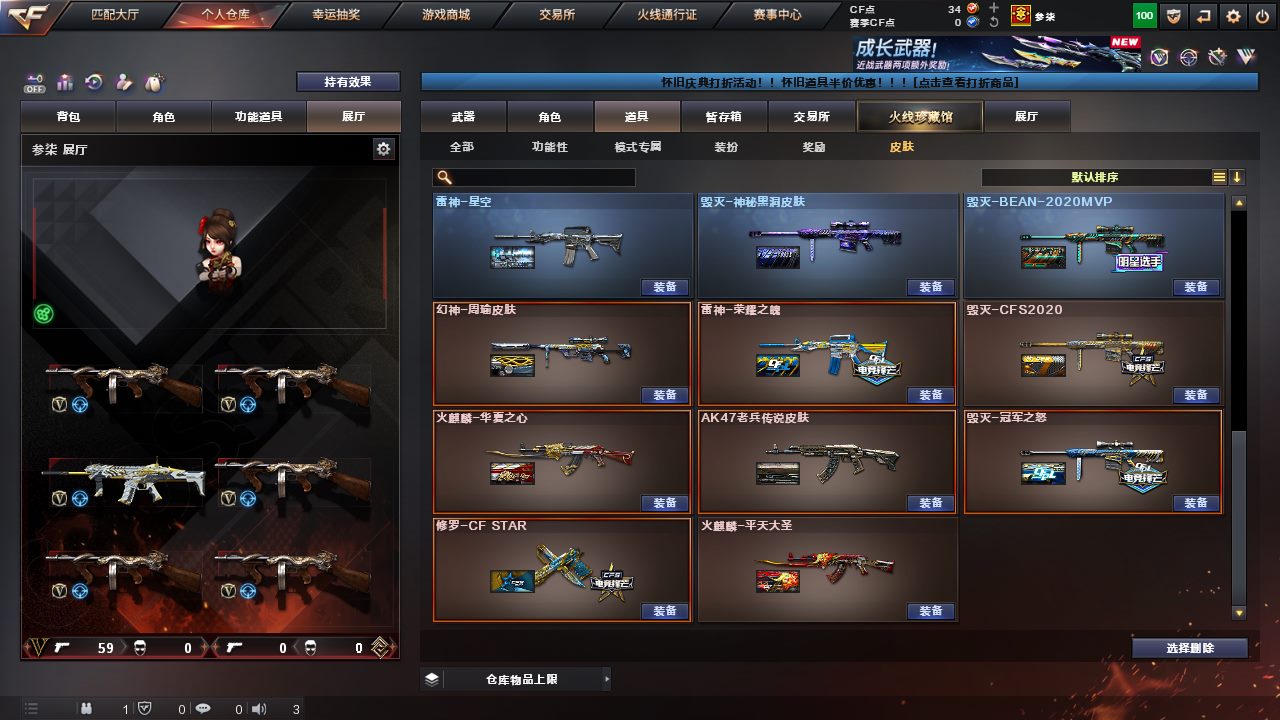Open the showroom gear settings icon
1280x720 pixels.
pos(383,149)
